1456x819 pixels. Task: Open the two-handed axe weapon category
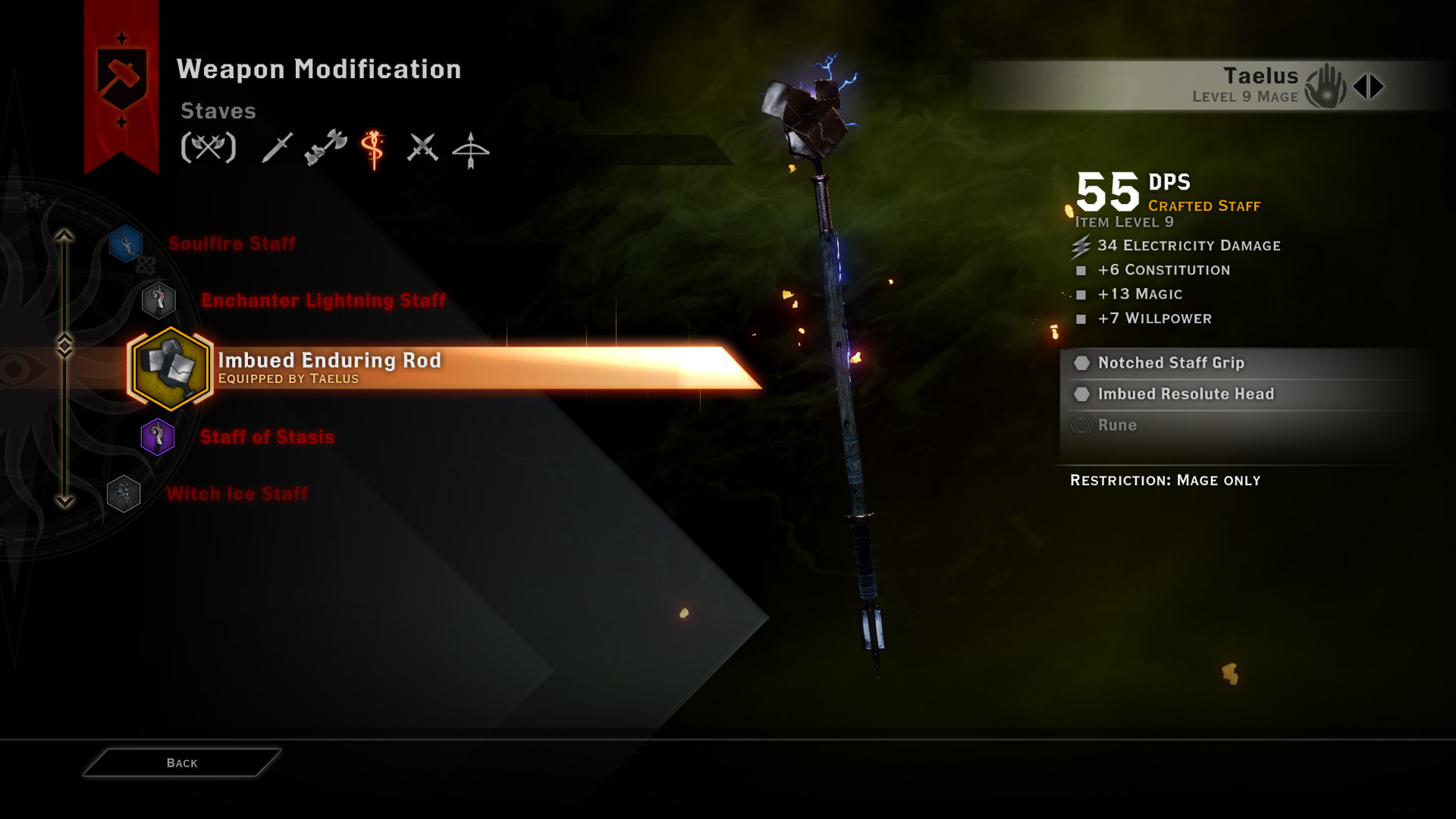click(x=326, y=147)
